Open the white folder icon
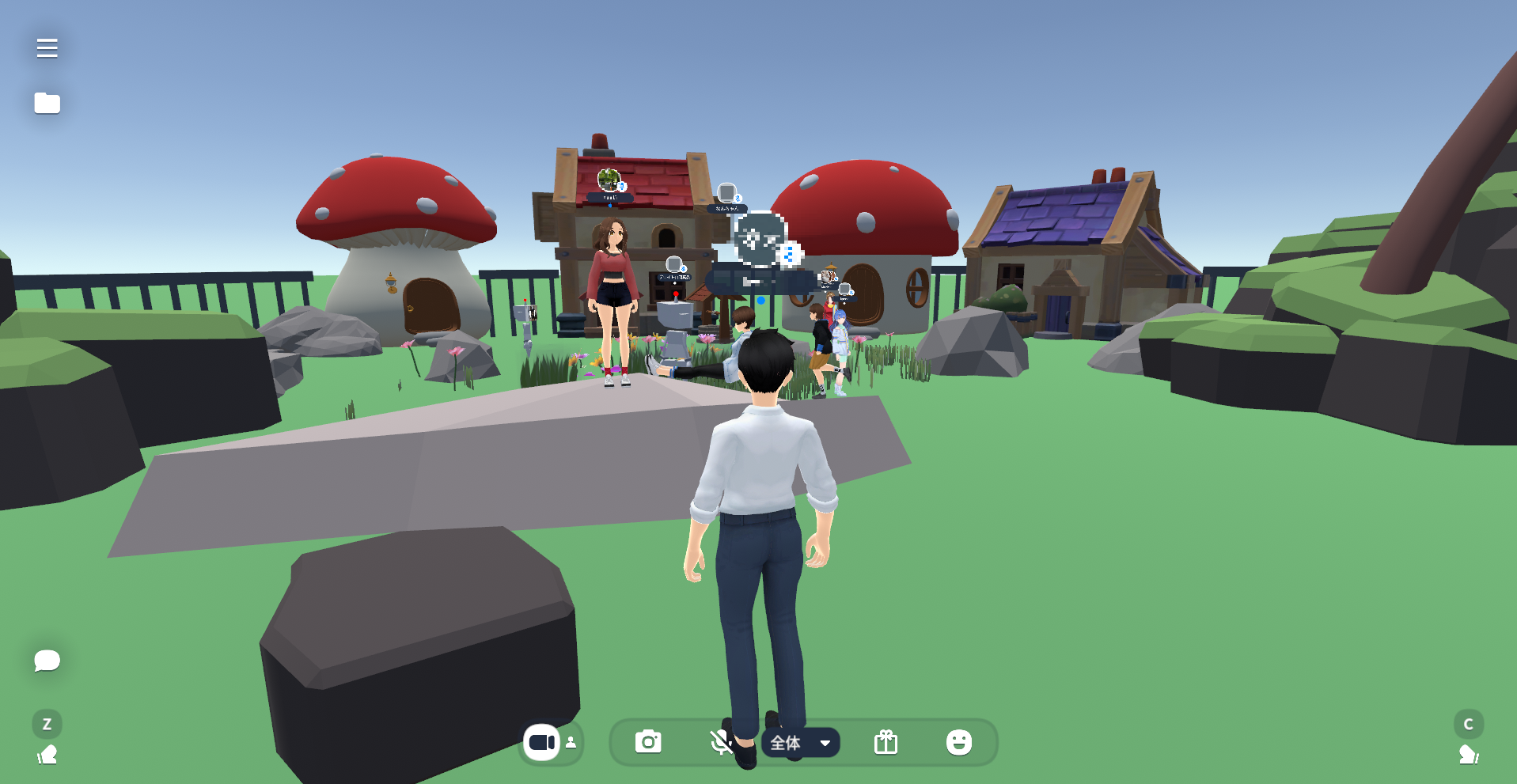Screen dimensions: 1517x784 (x=47, y=103)
